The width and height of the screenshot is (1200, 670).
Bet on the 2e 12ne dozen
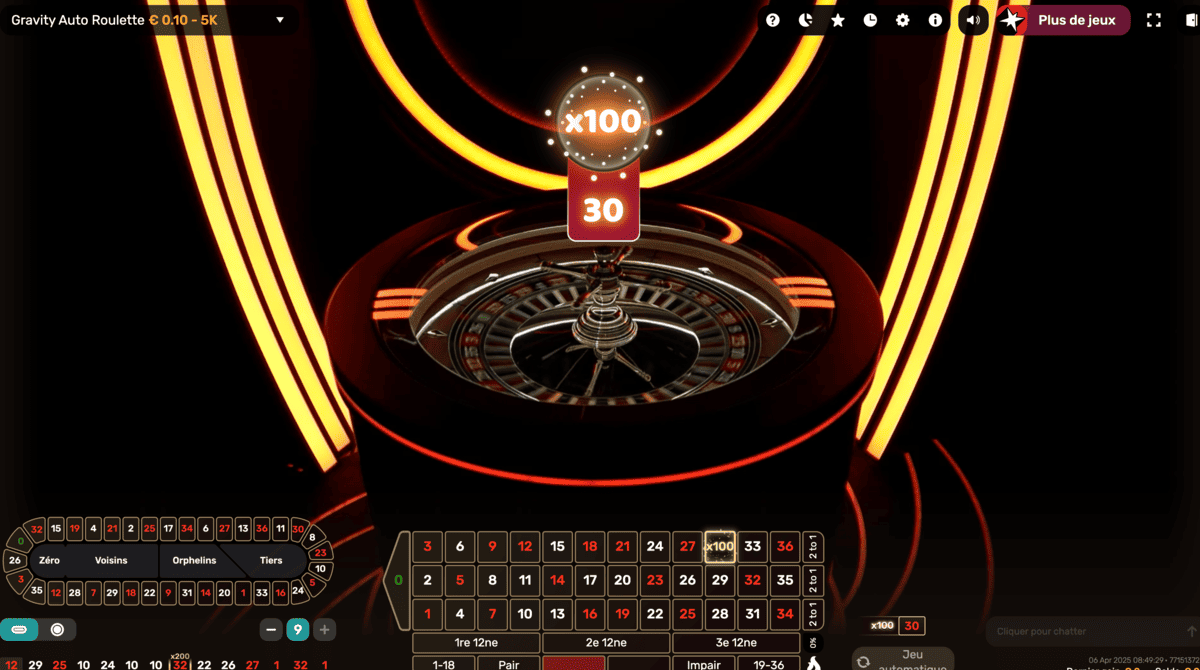(x=606, y=643)
